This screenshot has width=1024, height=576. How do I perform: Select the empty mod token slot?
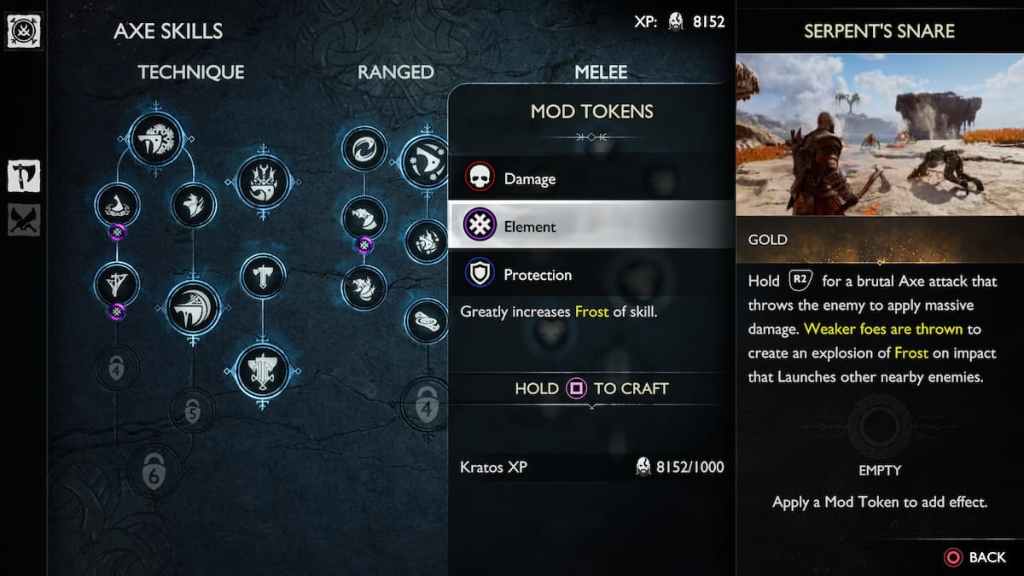(879, 427)
